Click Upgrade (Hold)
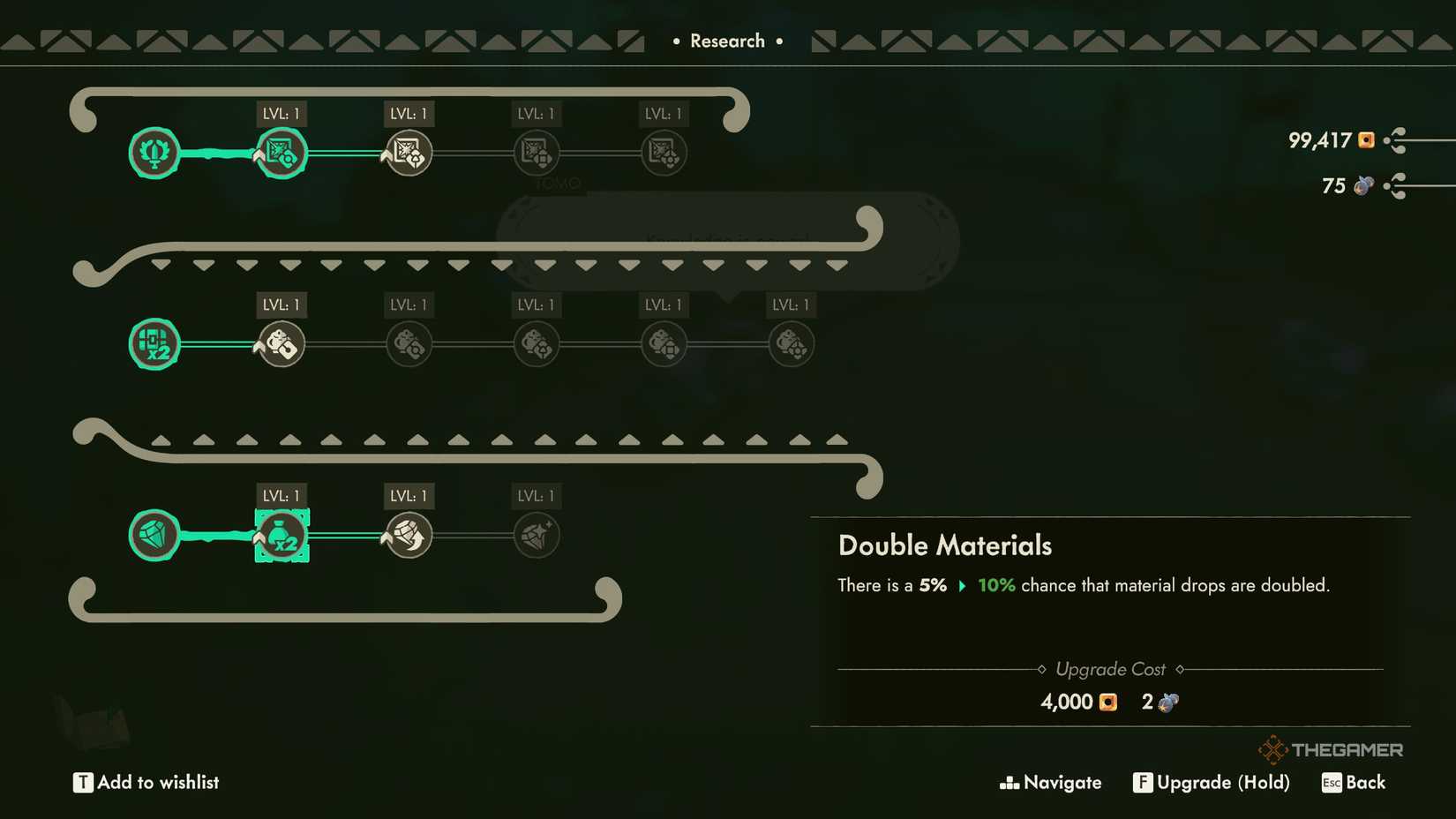The image size is (1456, 819). click(x=1212, y=782)
